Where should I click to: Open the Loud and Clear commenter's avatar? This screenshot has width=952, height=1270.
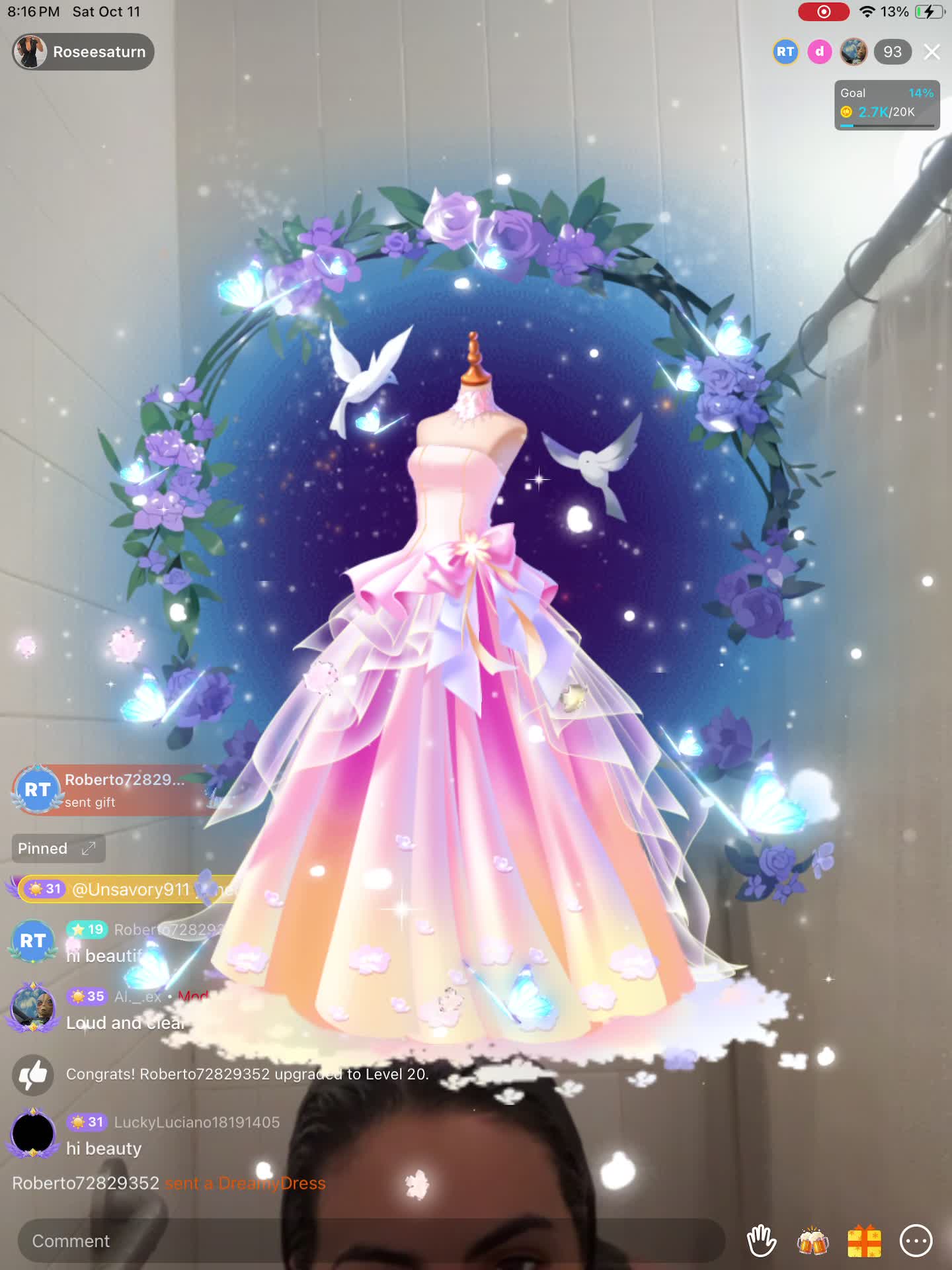pos(32,1007)
